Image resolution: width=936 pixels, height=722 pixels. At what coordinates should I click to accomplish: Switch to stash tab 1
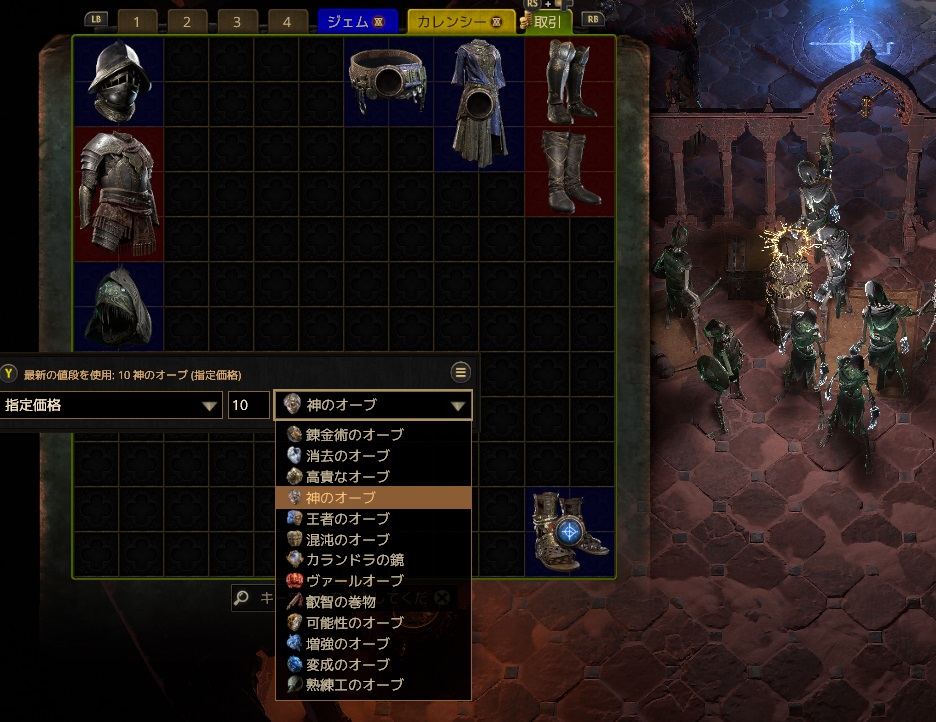[x=138, y=22]
